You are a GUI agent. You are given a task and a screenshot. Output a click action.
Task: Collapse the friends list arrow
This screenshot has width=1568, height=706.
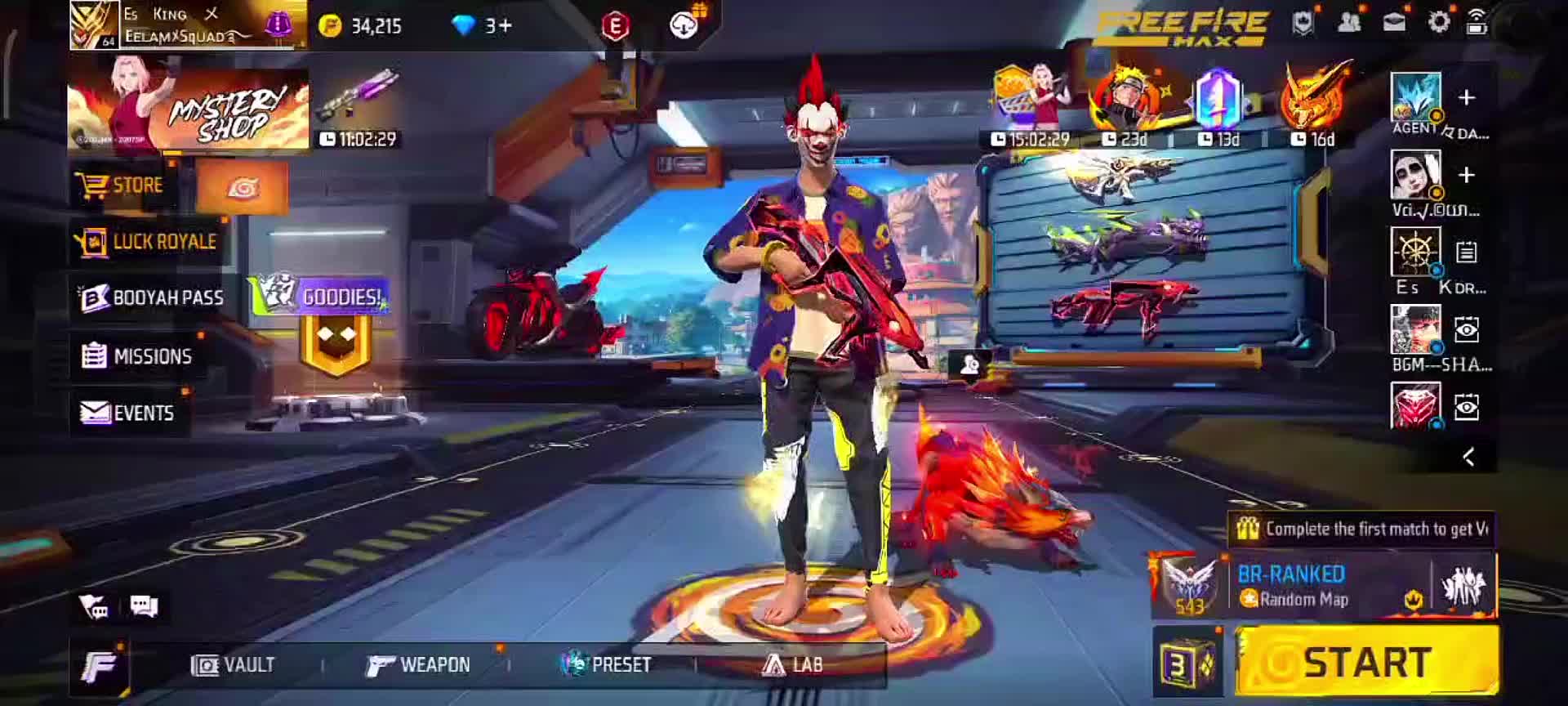1468,457
